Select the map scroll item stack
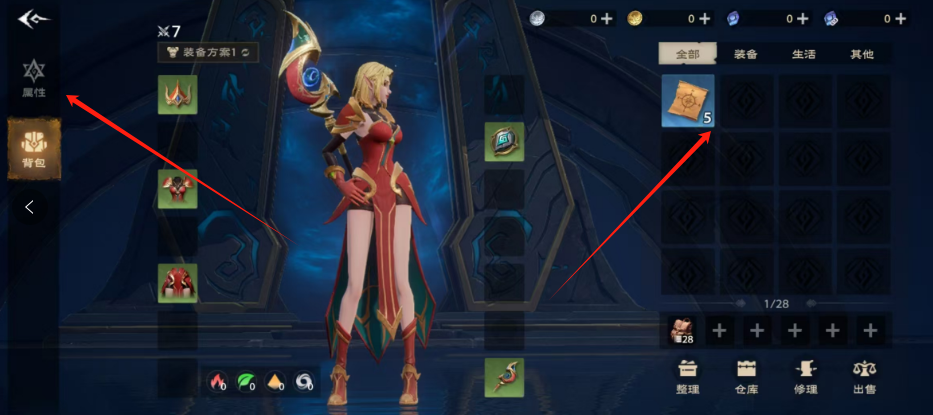The image size is (933, 415). 688,100
